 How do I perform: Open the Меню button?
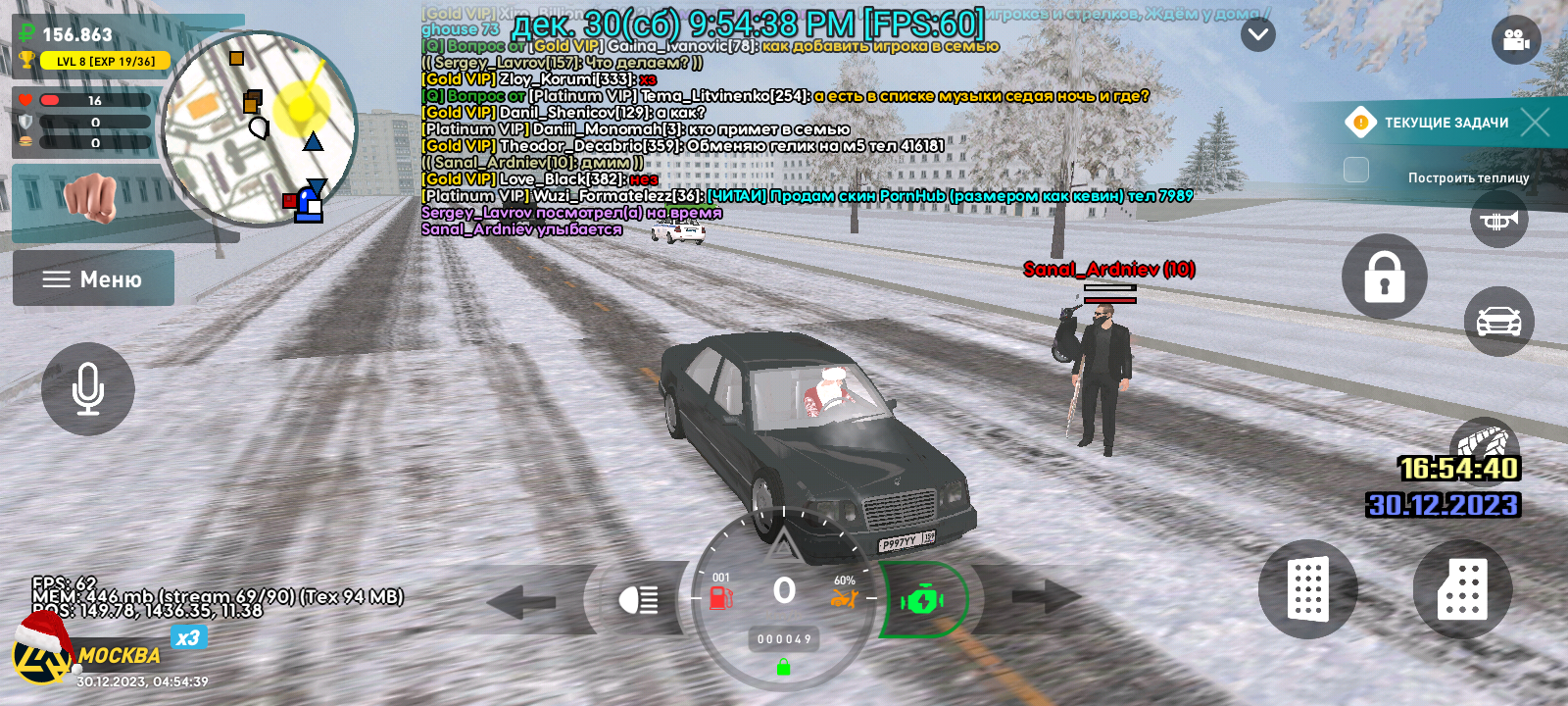click(x=93, y=278)
